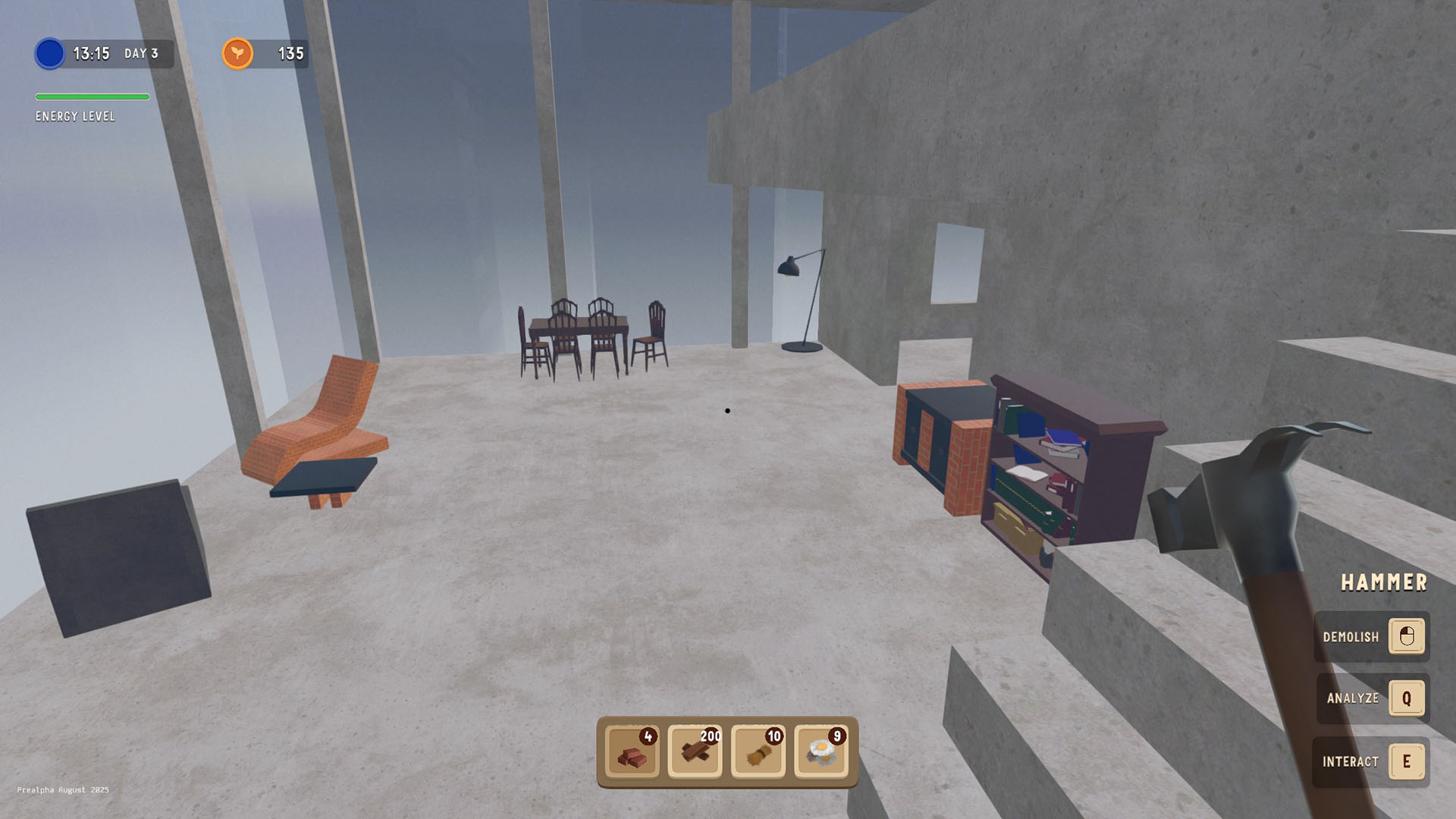Click the flower count badge showing 9
Viewport: 1456px width, 819px height.
point(836,736)
